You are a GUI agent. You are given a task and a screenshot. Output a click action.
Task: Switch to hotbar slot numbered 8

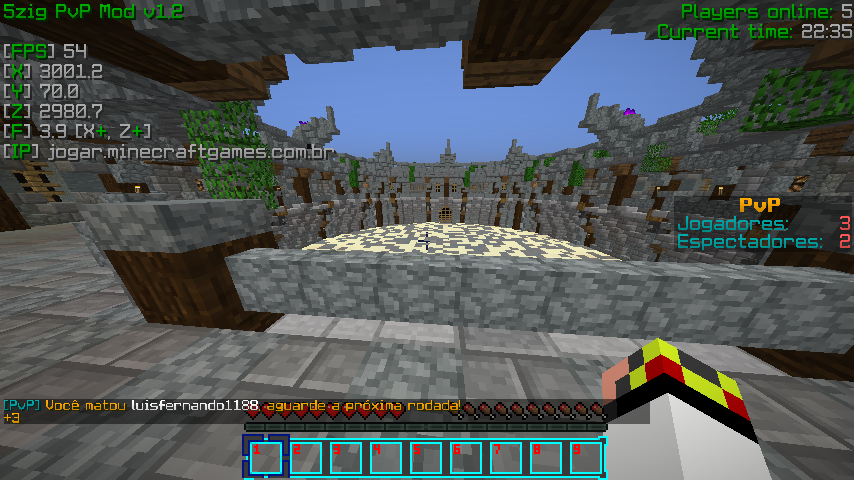click(546, 457)
